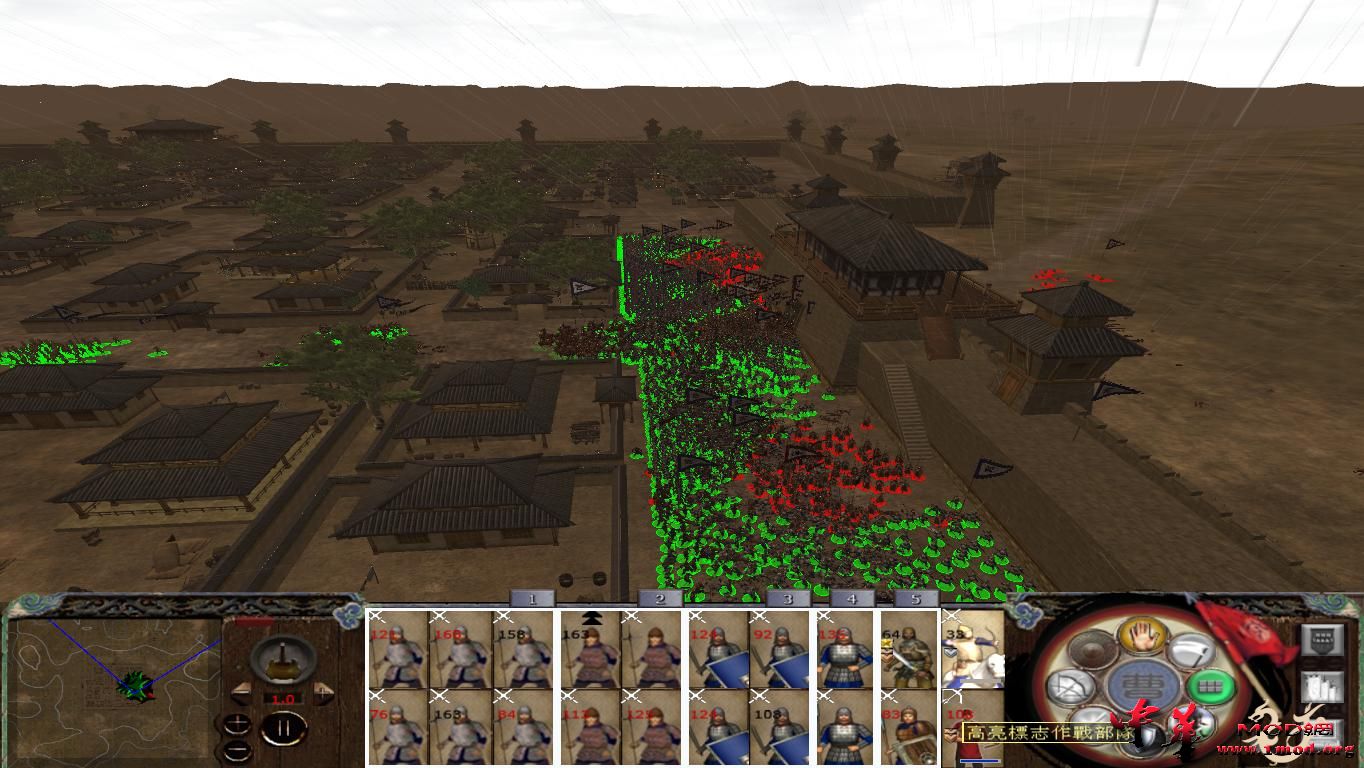Screen dimensions: 1364x768
Task: Expand the double chevron above the 163-man unit card
Action: (x=592, y=617)
